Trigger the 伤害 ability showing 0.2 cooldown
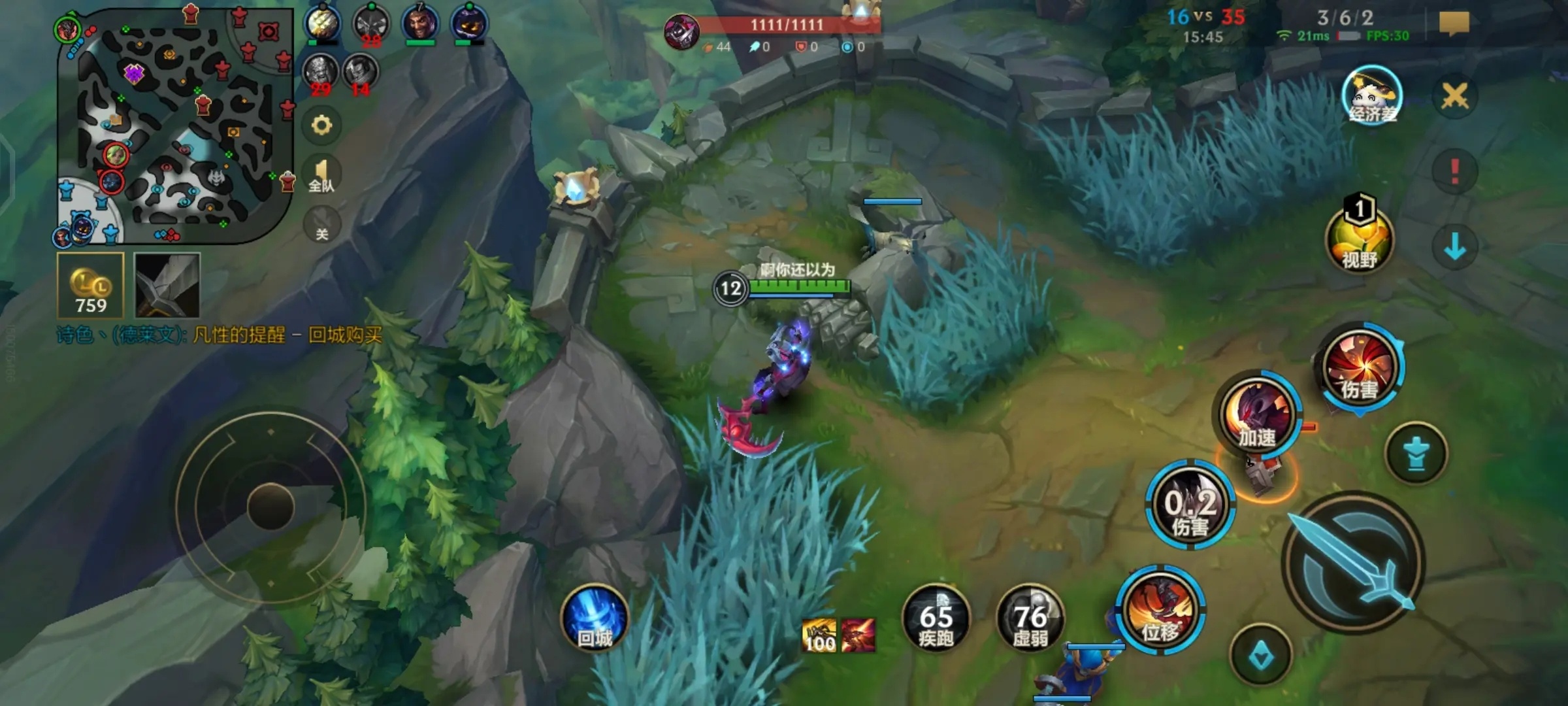The height and width of the screenshot is (706, 1568). click(1190, 505)
